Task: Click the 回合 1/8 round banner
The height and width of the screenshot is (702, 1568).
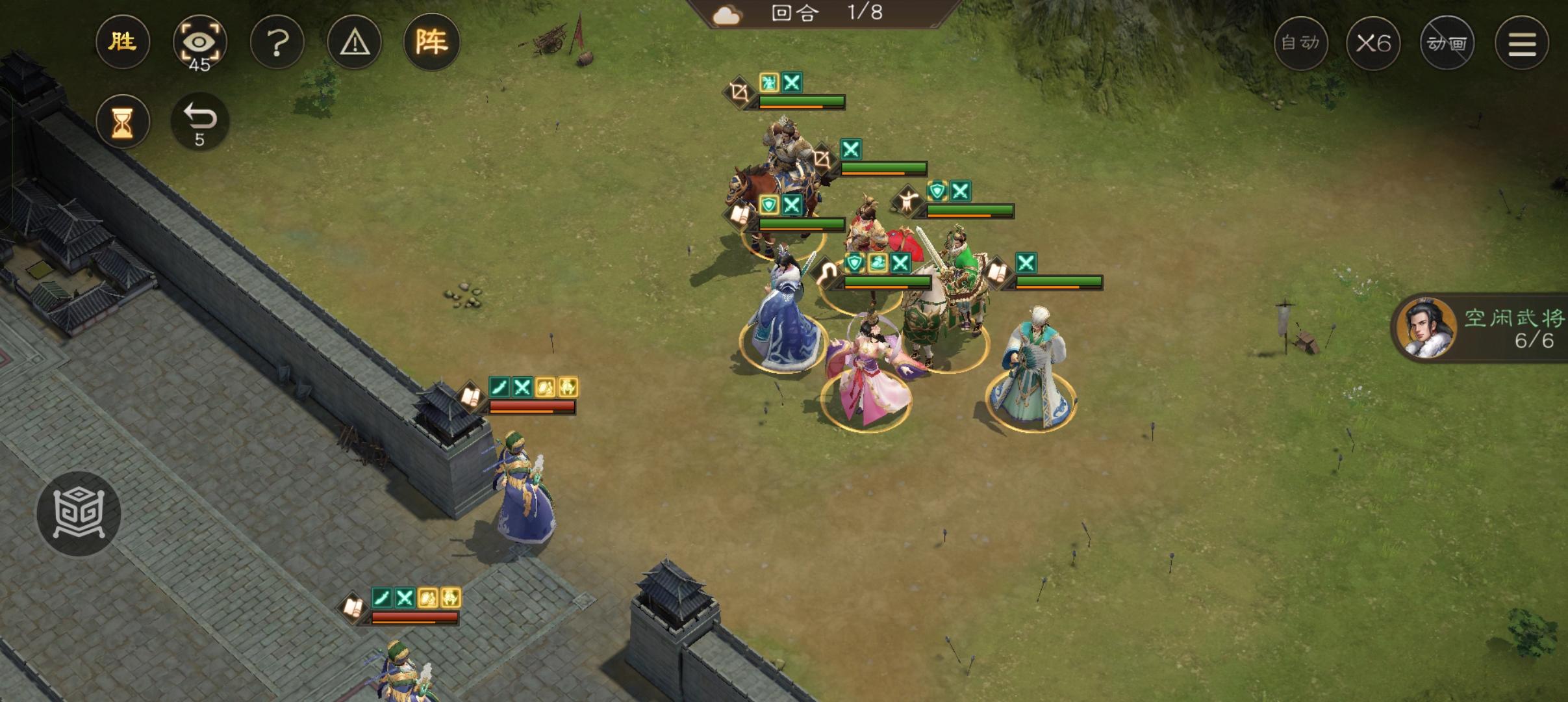Action: (x=825, y=13)
